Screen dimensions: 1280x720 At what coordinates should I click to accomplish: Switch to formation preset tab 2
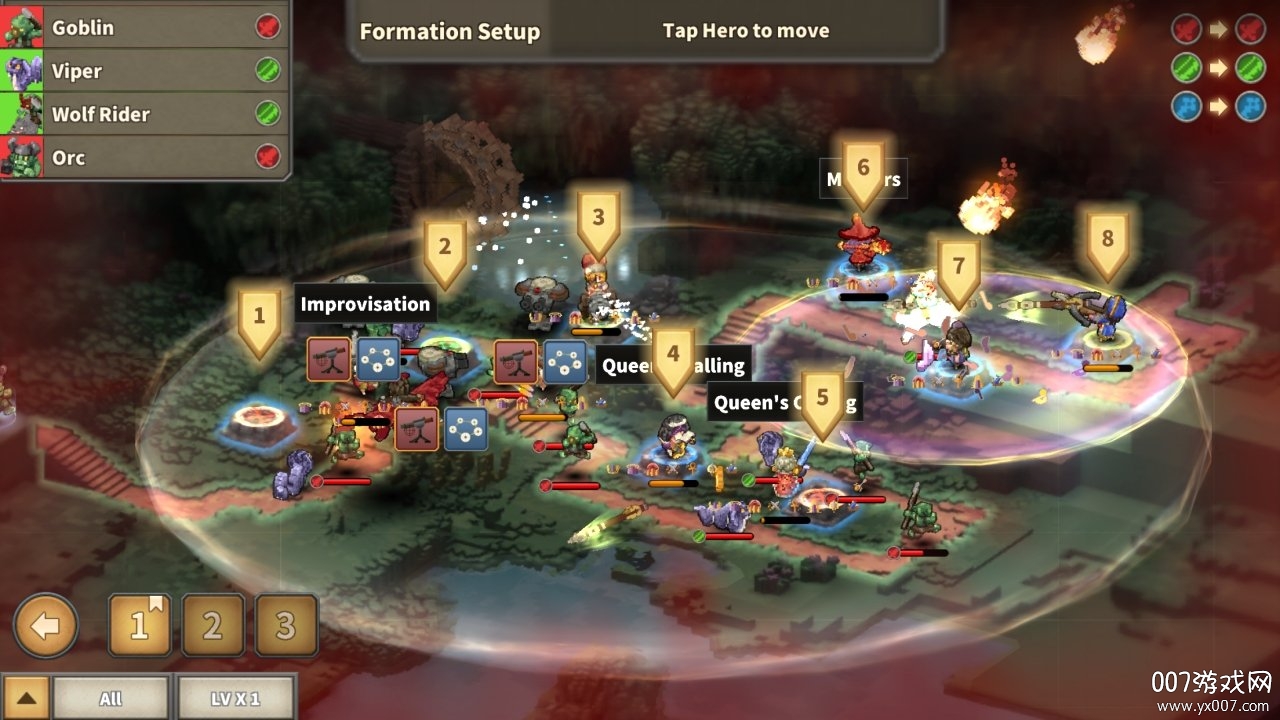(213, 625)
